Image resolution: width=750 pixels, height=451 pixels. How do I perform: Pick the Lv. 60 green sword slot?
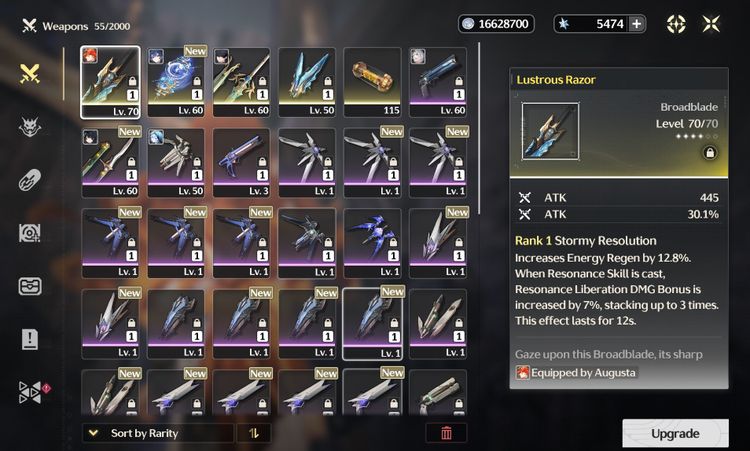tap(112, 162)
